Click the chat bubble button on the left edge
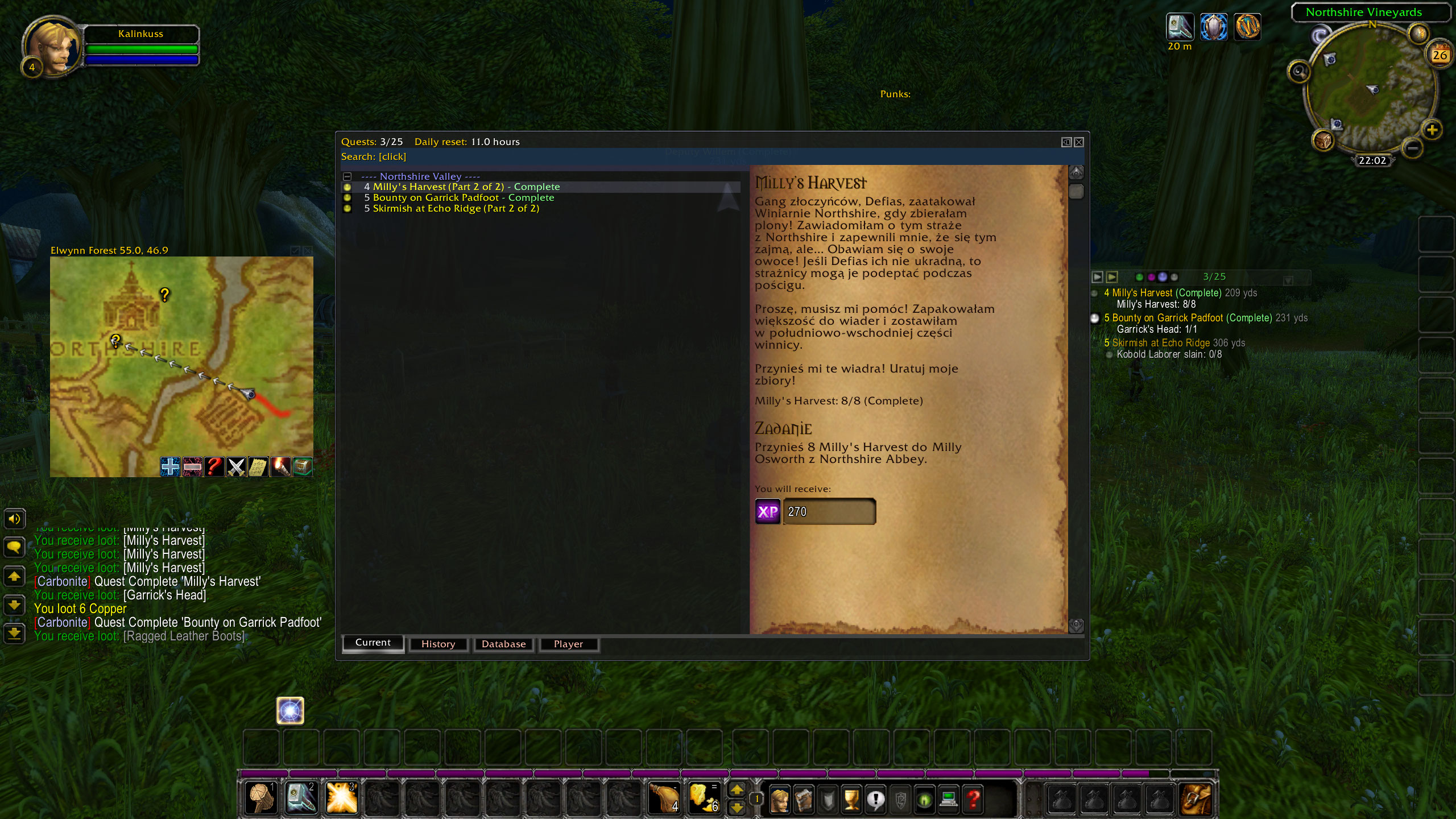Image resolution: width=1456 pixels, height=819 pixels. pos(14,547)
